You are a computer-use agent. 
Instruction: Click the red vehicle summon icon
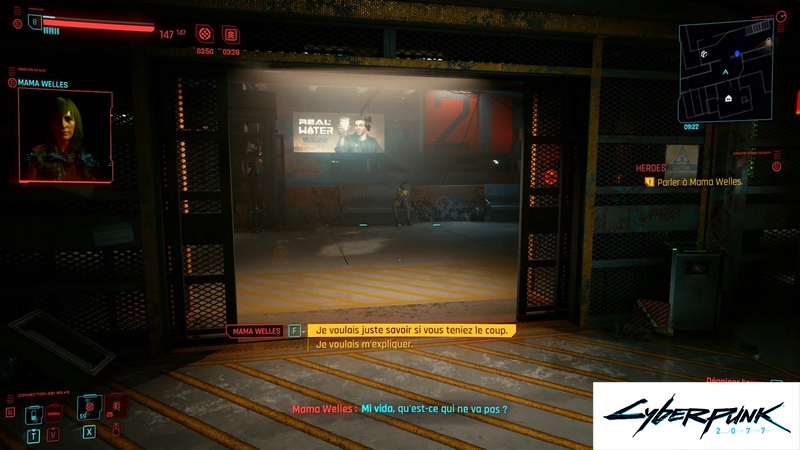click(x=54, y=412)
